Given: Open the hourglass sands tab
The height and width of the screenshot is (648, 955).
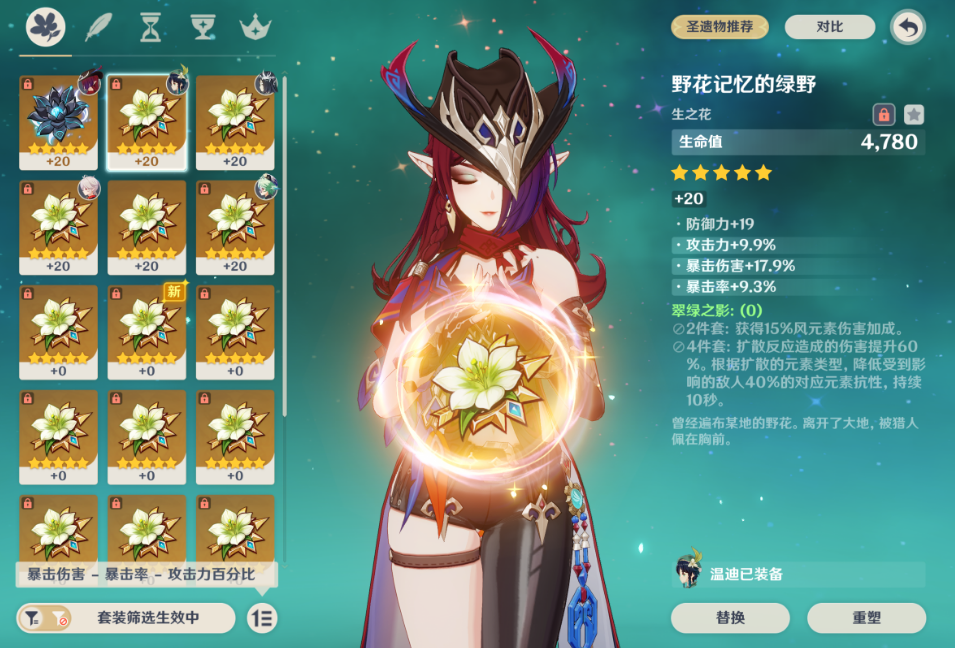Looking at the screenshot, I should [x=150, y=27].
